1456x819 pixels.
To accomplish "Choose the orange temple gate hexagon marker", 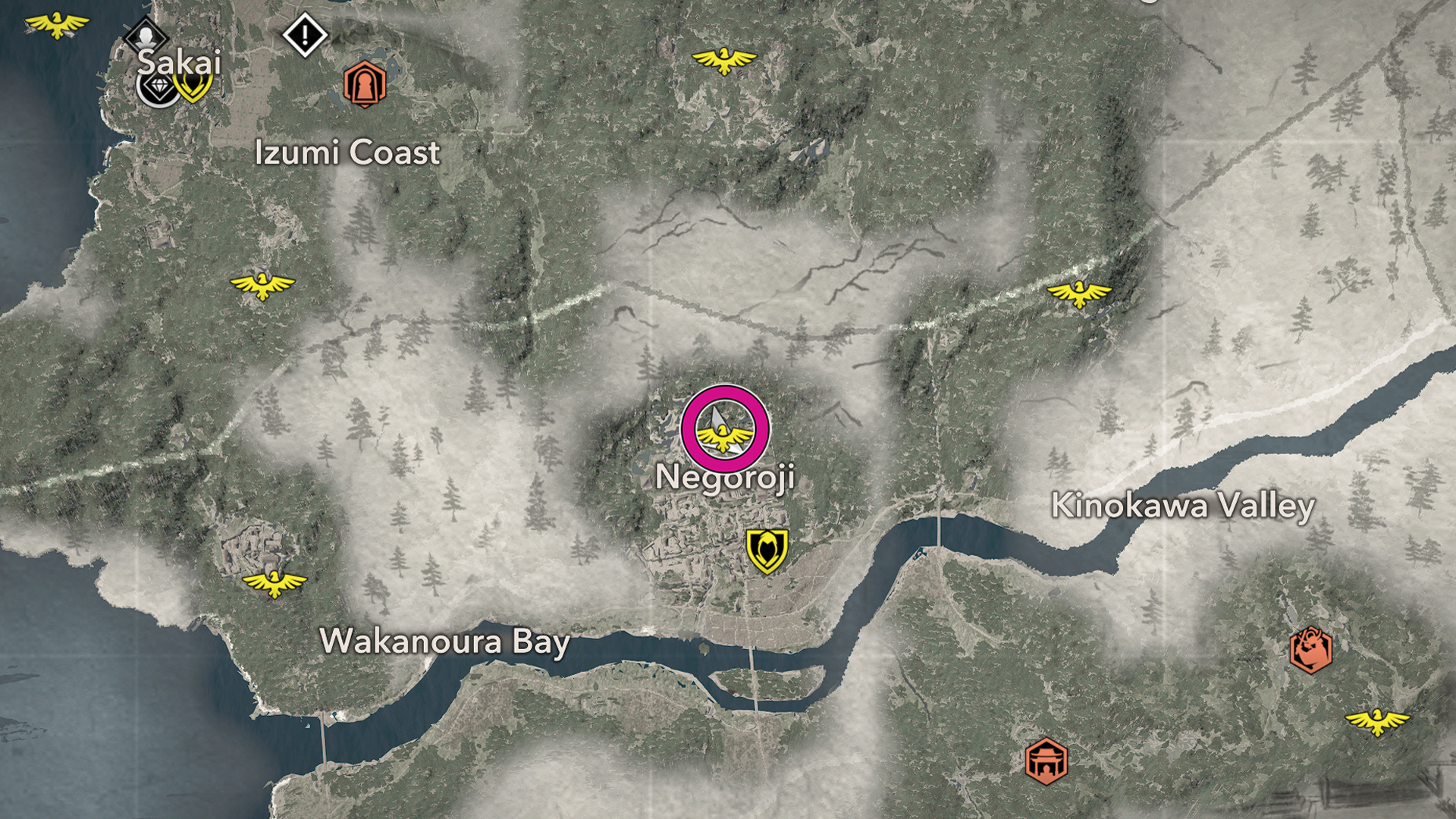I will pos(1046,761).
